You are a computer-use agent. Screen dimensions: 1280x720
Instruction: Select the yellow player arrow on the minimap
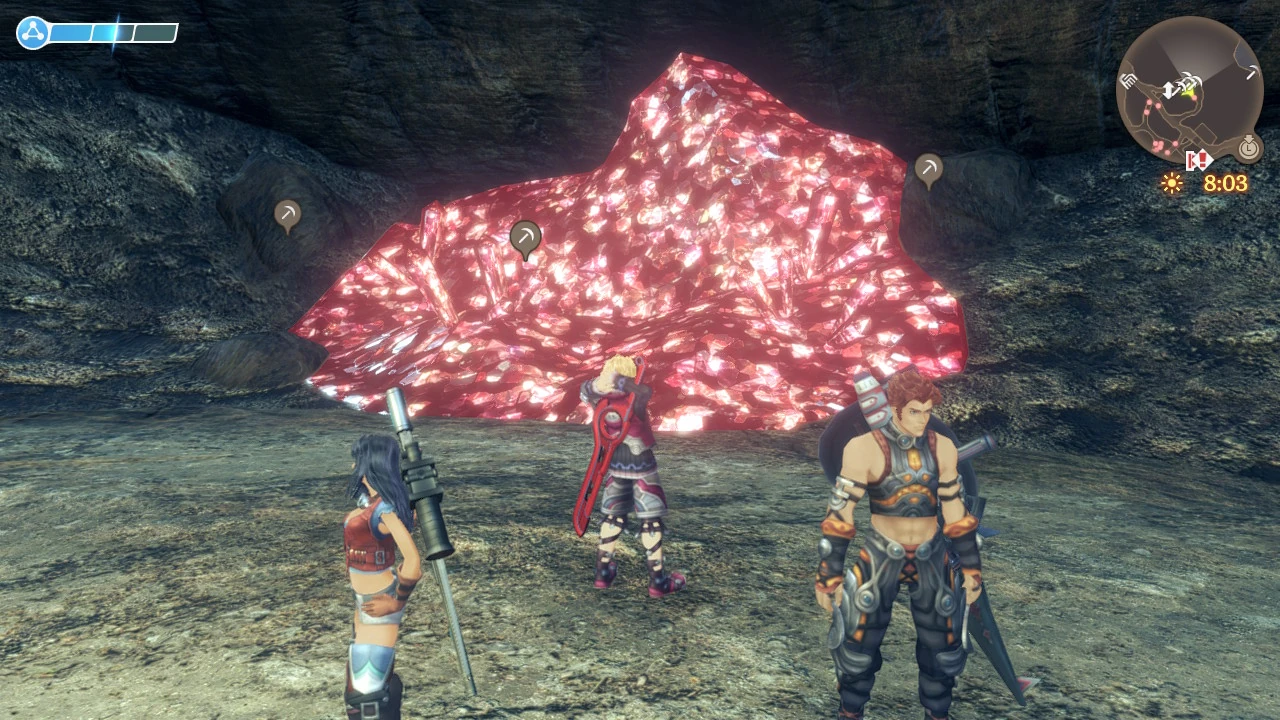click(1187, 92)
